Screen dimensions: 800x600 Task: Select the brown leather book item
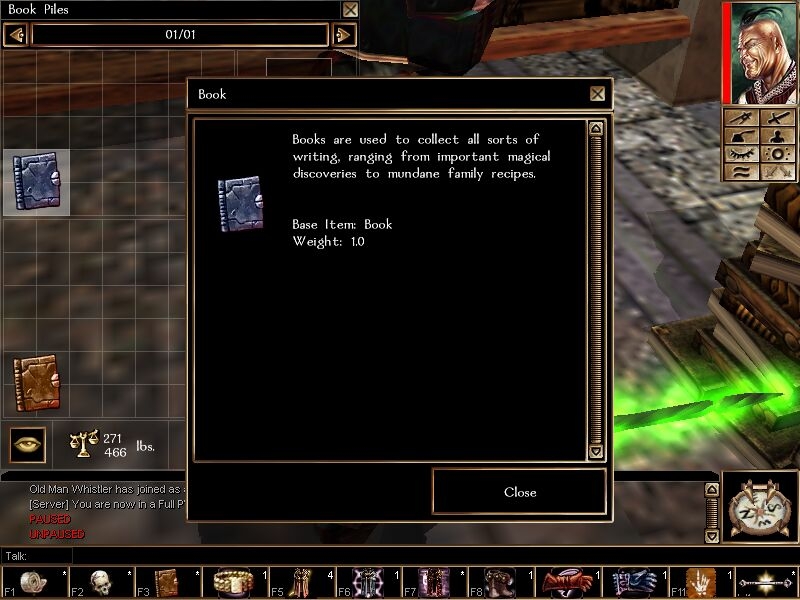[36, 383]
